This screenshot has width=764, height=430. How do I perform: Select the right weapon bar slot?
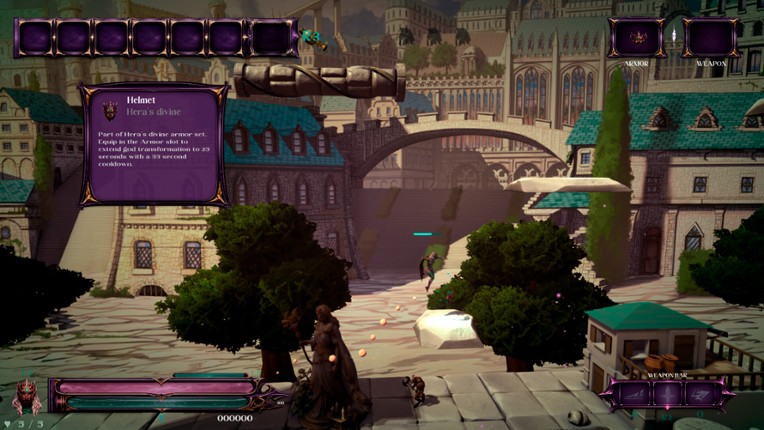[x=701, y=395]
